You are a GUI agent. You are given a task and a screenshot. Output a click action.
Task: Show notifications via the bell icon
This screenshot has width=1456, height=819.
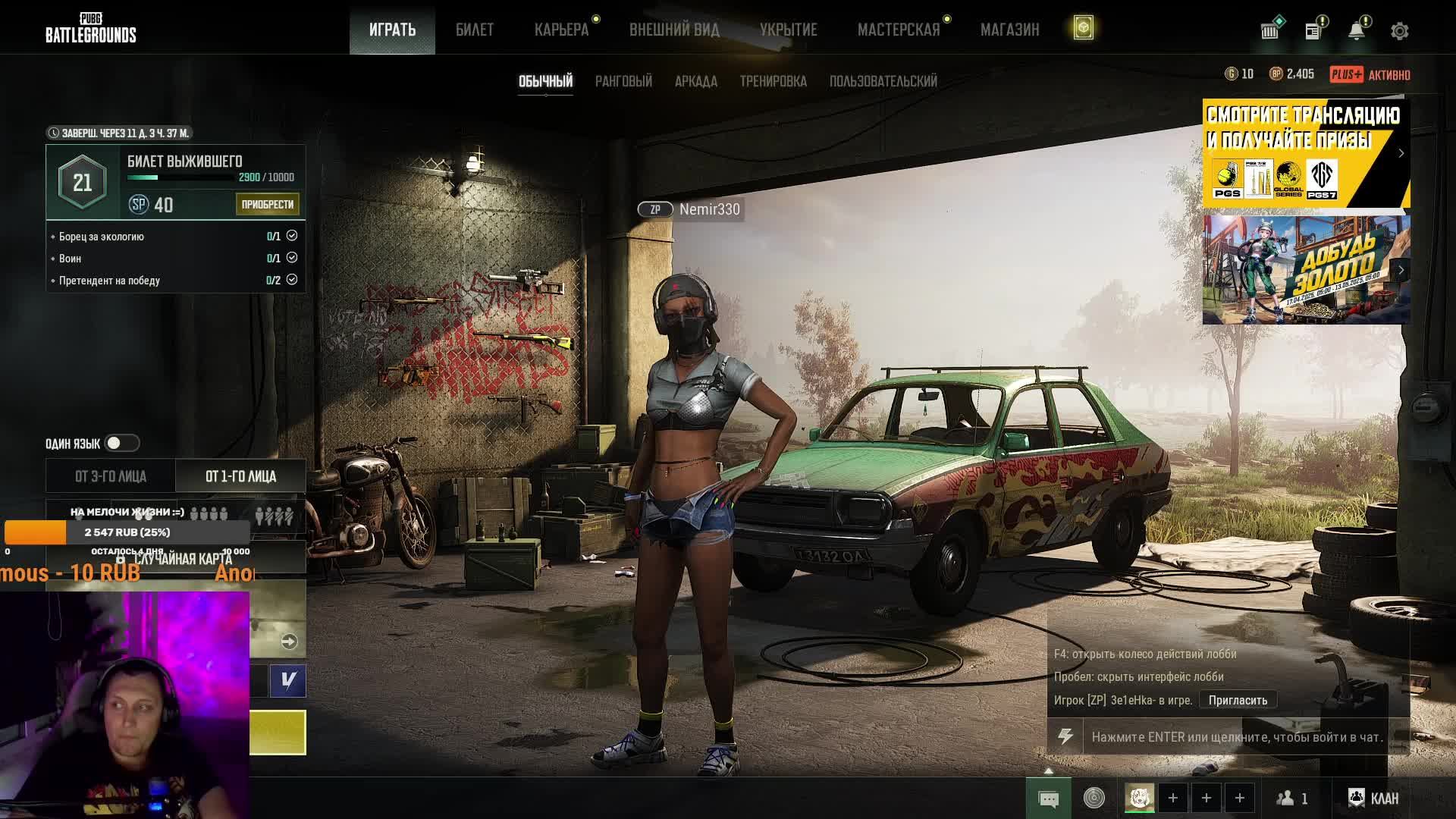point(1356,31)
